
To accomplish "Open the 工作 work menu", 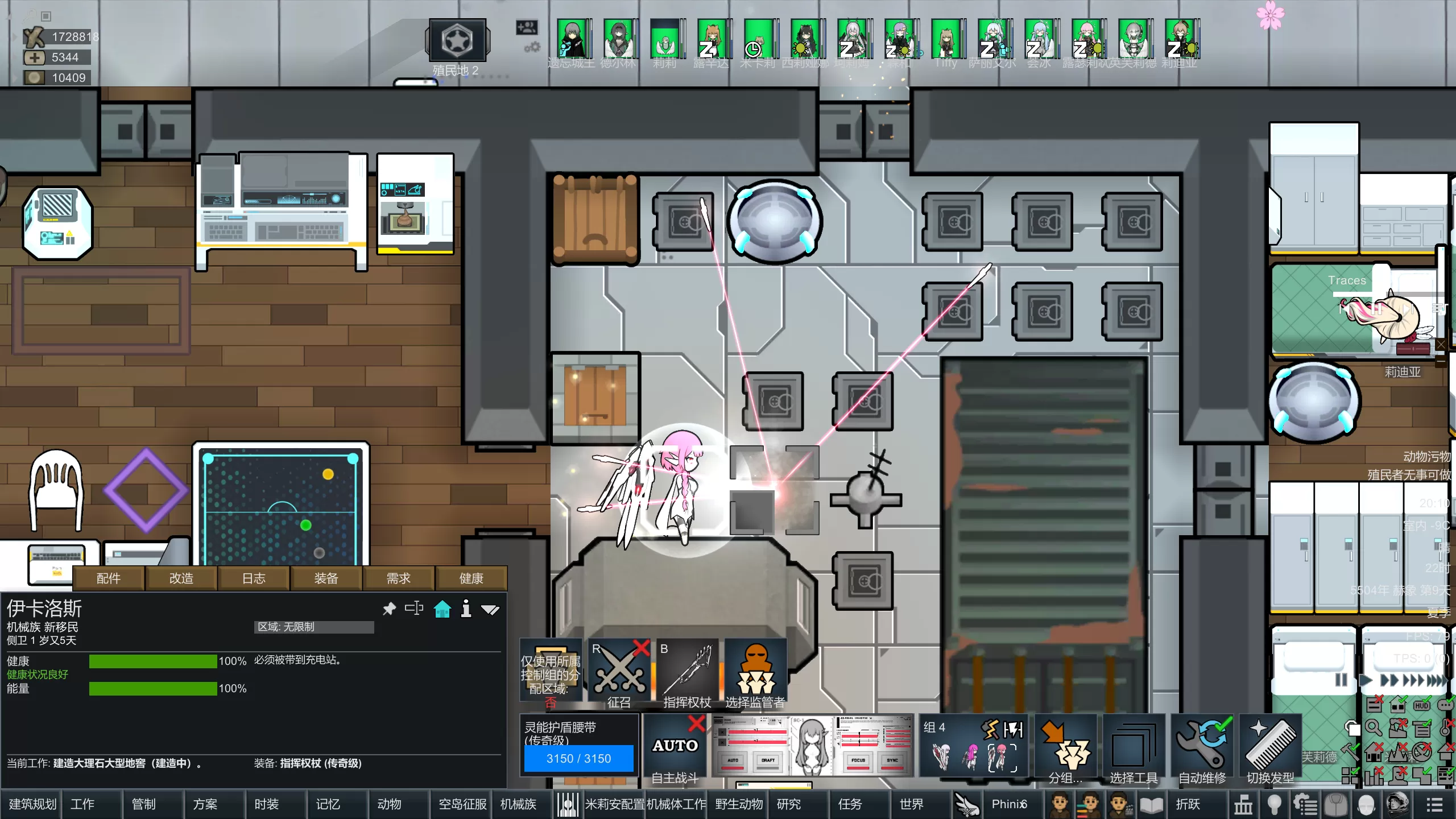I will pyautogui.click(x=82, y=804).
